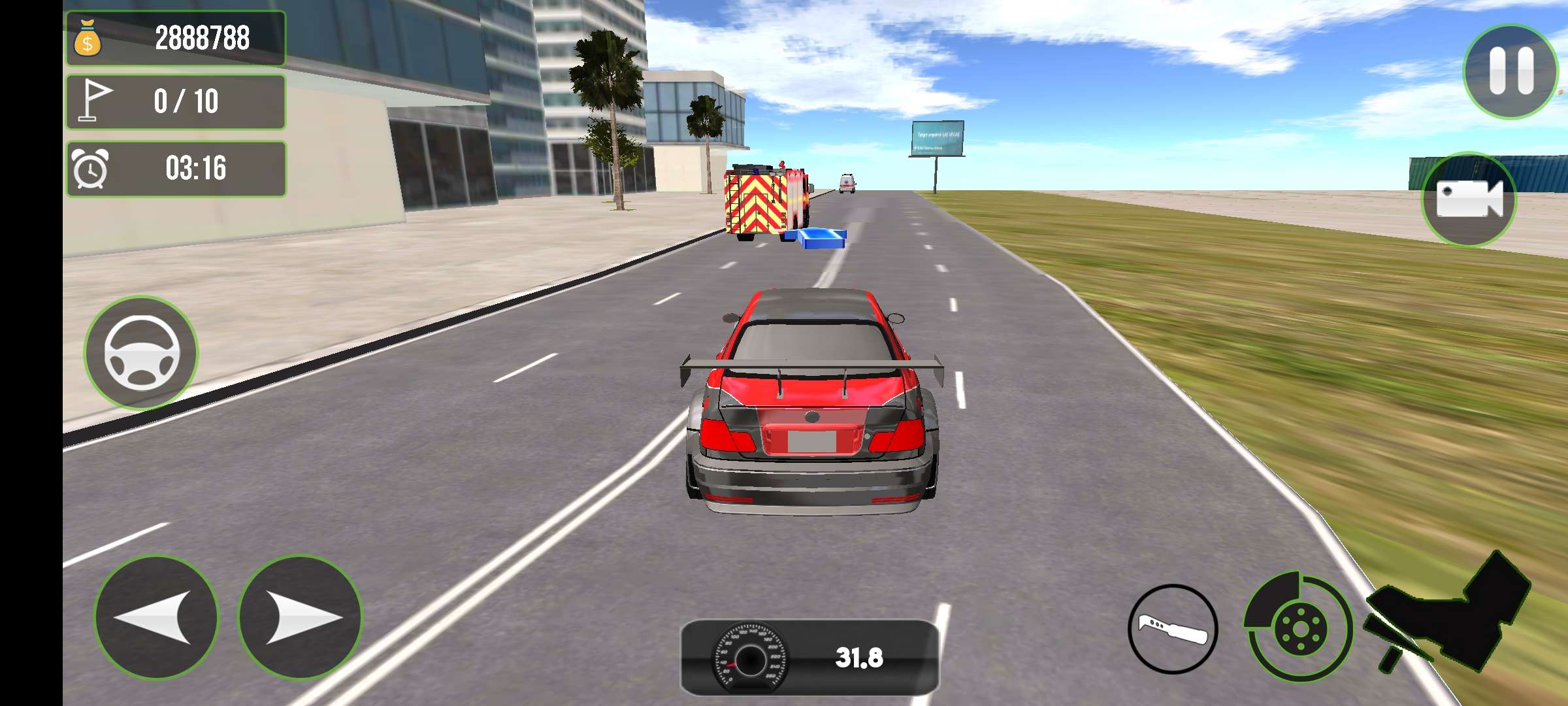This screenshot has width=1568, height=706.
Task: Steer left with the left arrow
Action: [156, 617]
